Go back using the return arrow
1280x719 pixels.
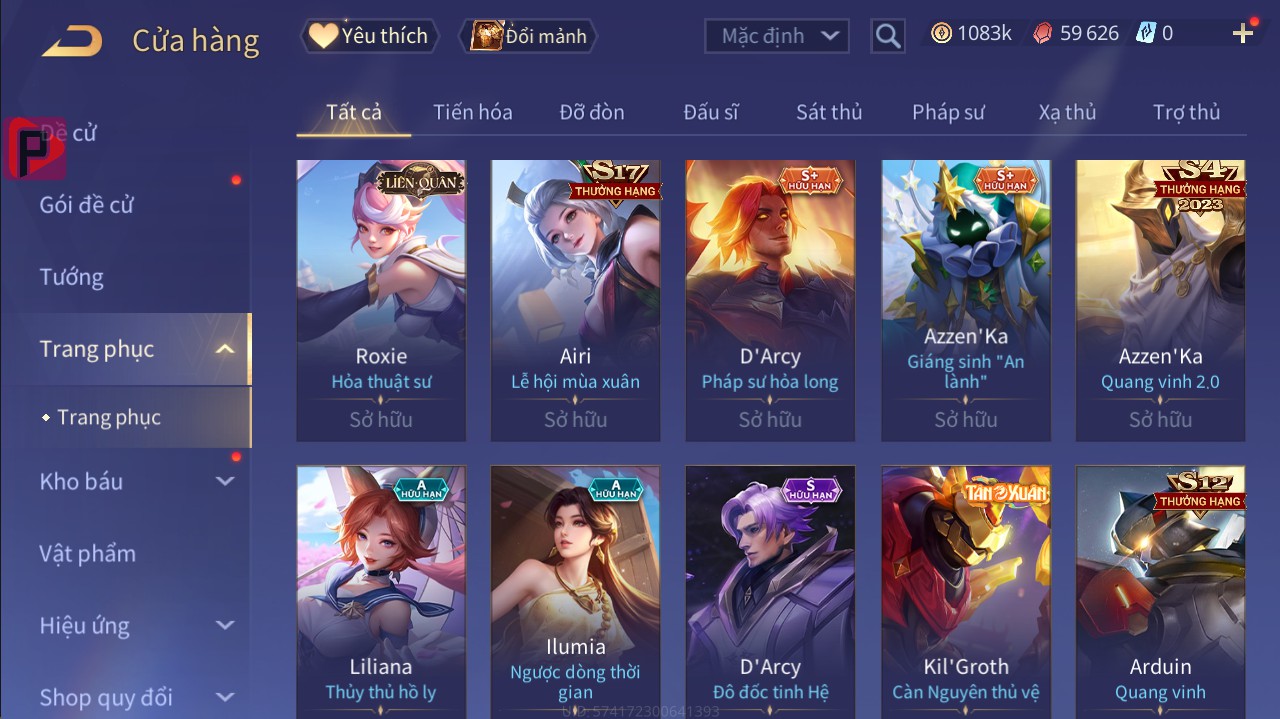72,41
